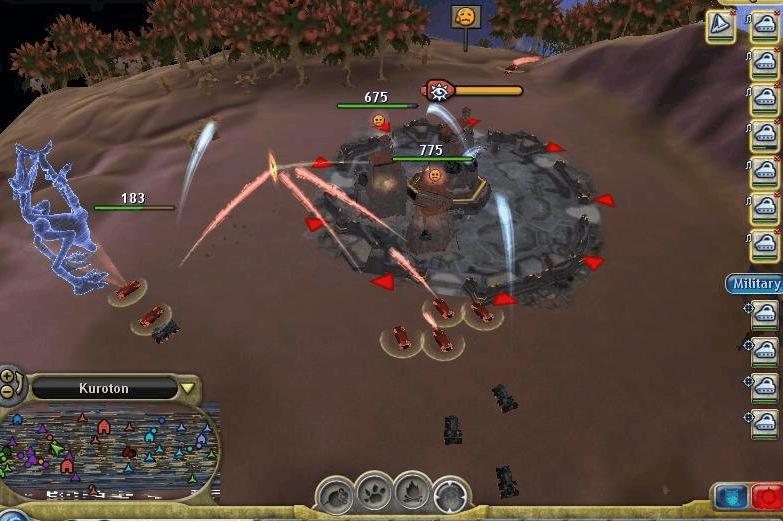
Task: Select the Military vehicle group label
Action: tap(755, 284)
